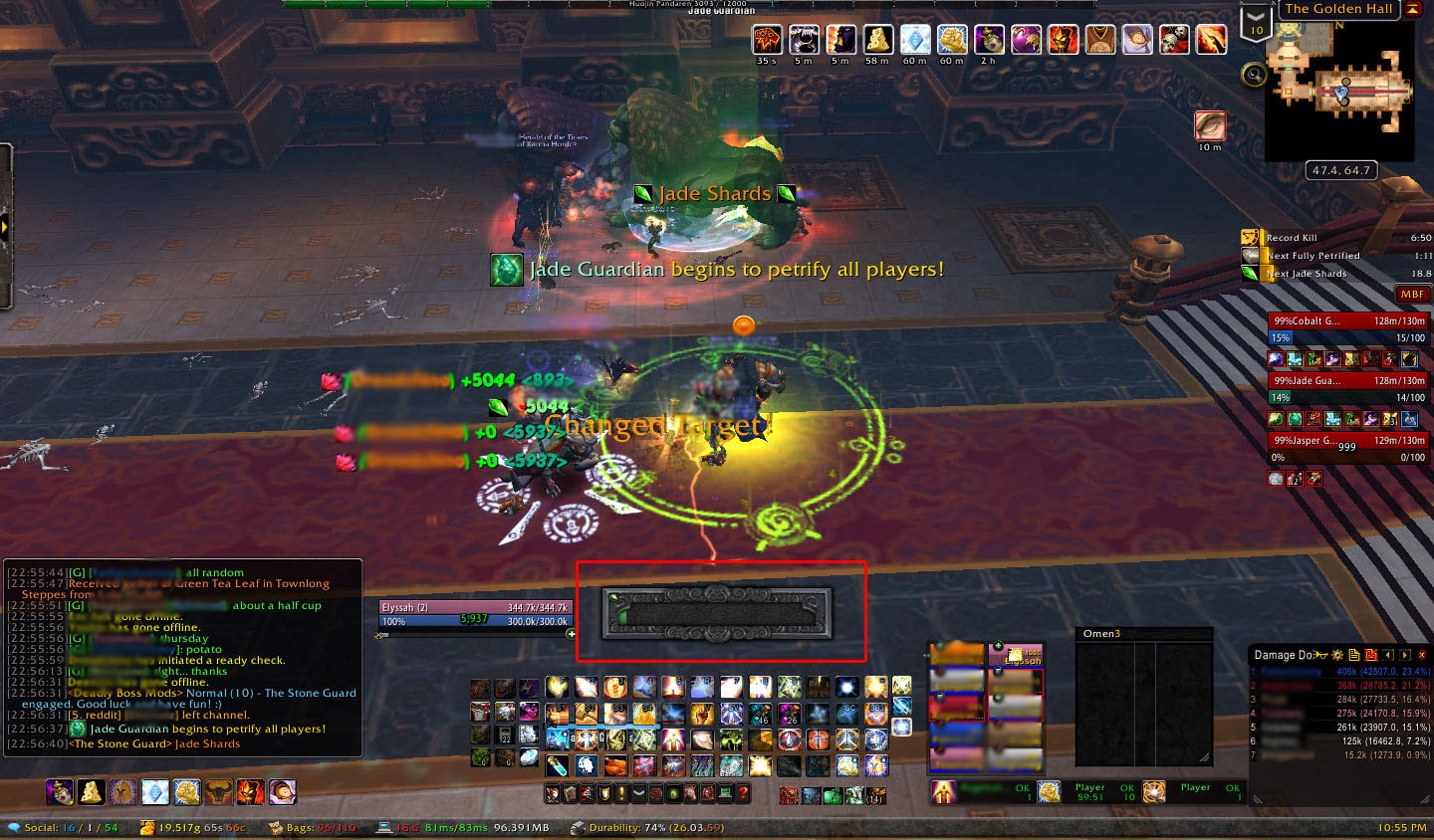This screenshot has width=1434, height=840.
Task: Click the minimap magnifying glass tracking button
Action: (1254, 75)
